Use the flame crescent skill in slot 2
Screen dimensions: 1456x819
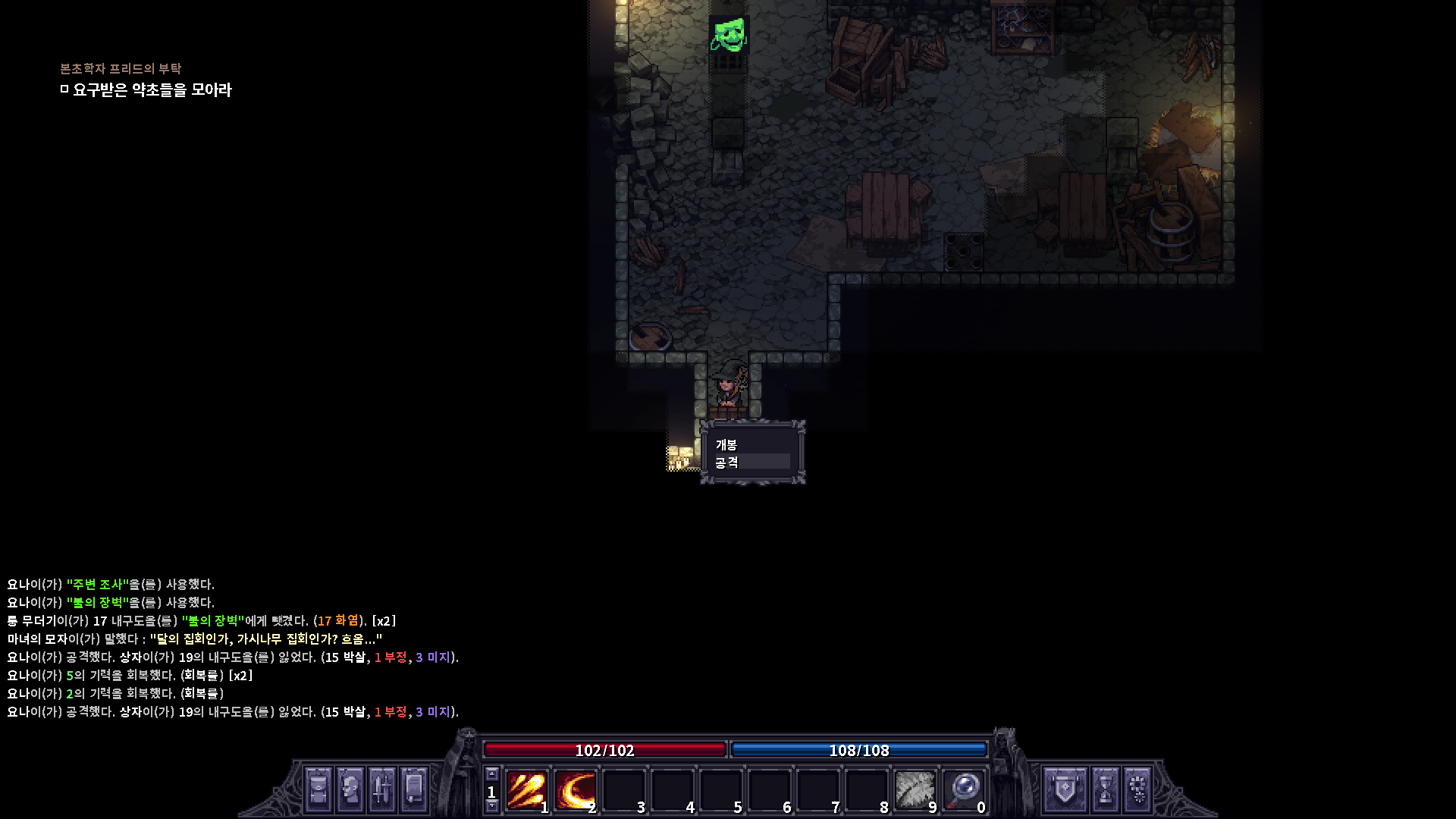coord(575,790)
